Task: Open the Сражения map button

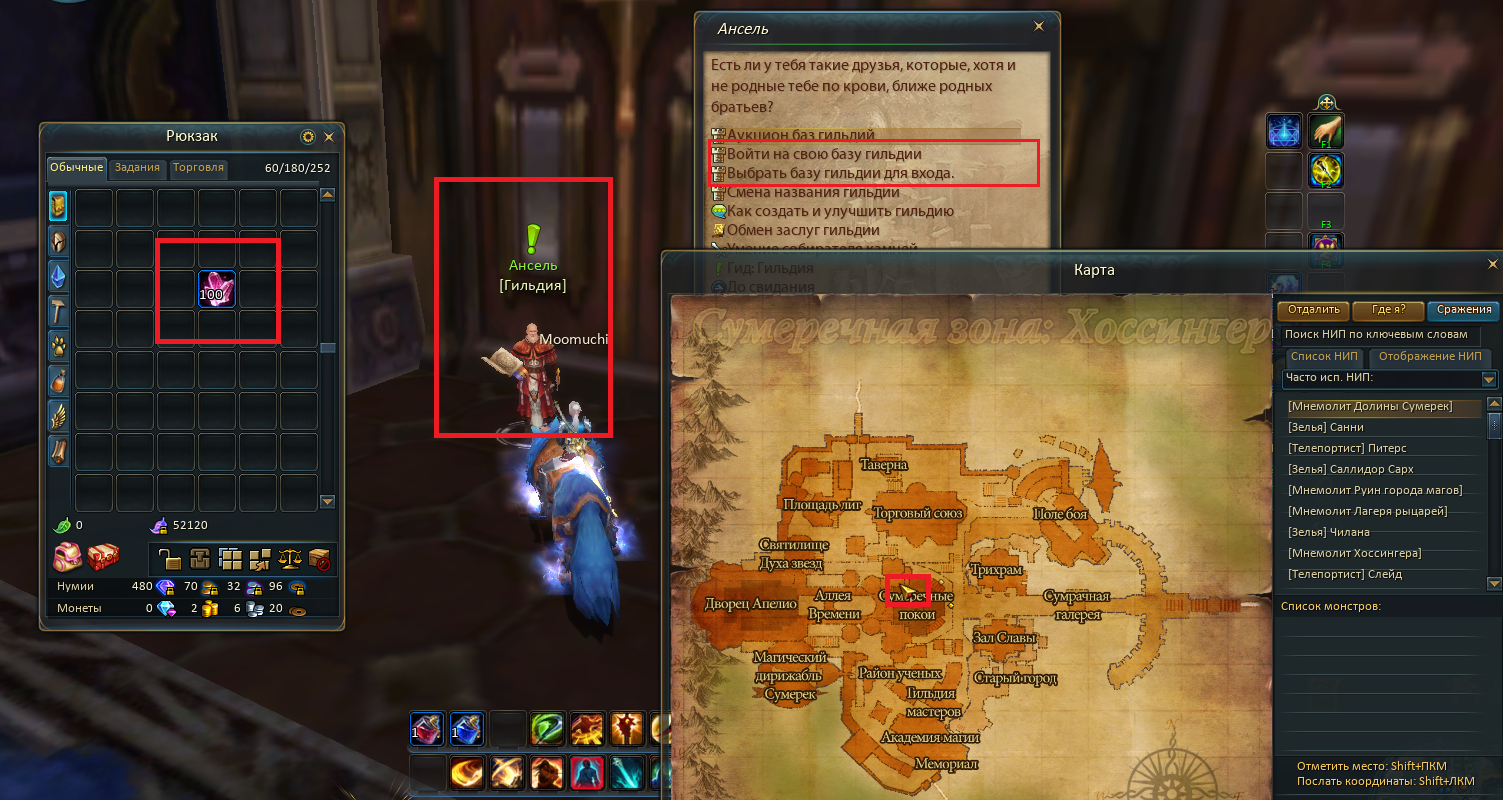Action: (1463, 310)
